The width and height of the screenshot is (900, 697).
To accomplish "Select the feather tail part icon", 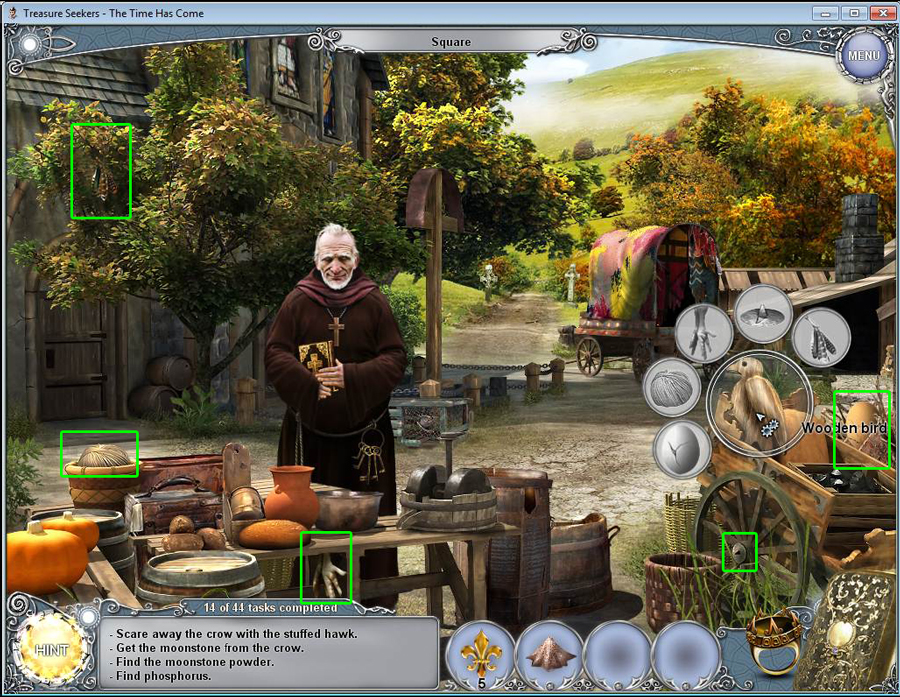I will (x=821, y=337).
